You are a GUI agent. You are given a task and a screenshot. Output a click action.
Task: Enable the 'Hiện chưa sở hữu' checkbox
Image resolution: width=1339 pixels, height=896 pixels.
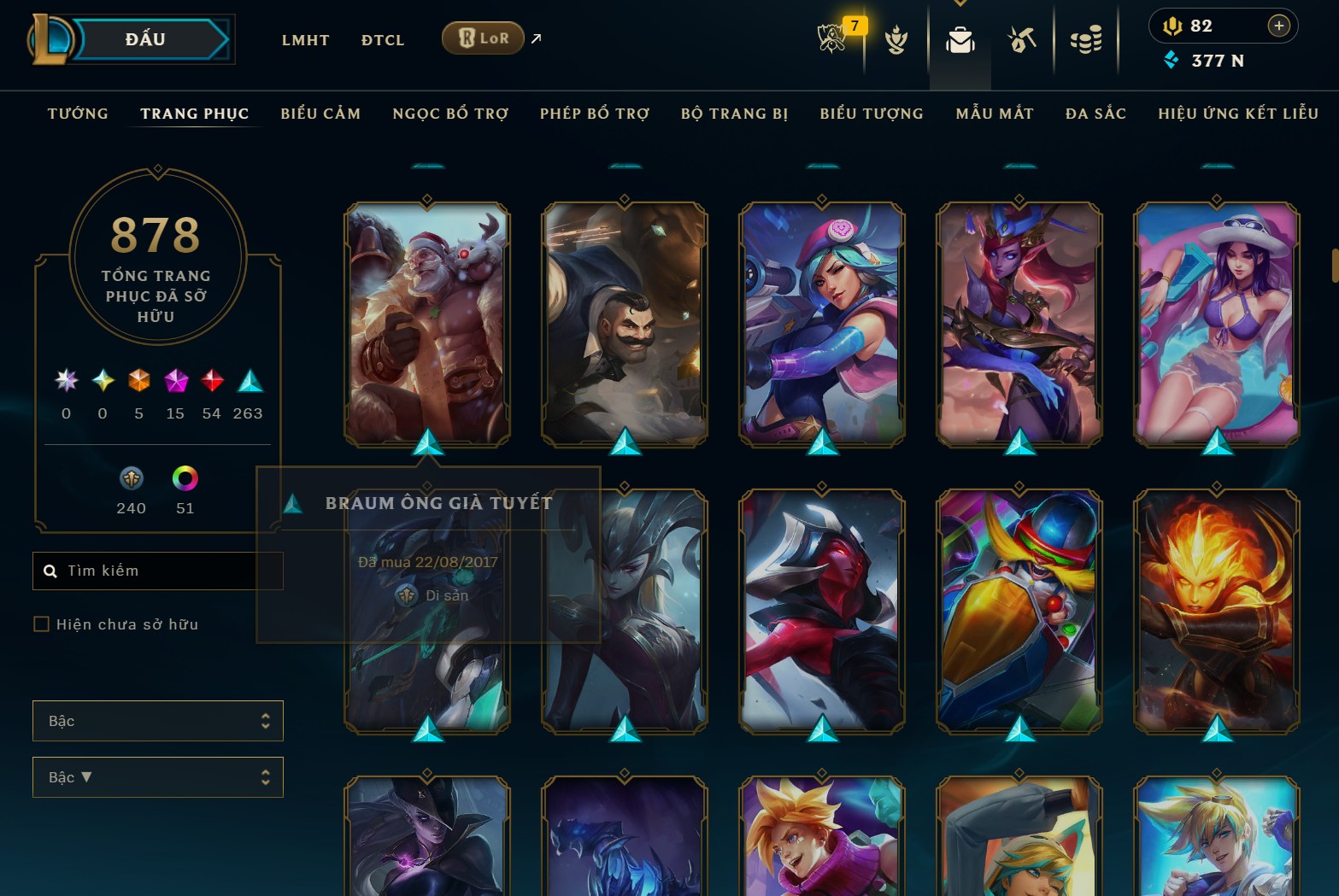[x=41, y=624]
